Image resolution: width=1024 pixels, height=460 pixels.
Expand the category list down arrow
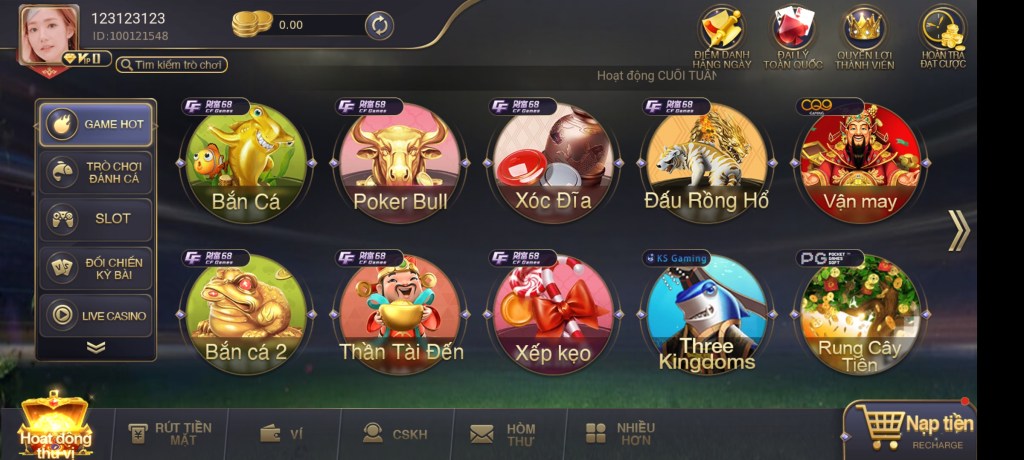tap(96, 347)
